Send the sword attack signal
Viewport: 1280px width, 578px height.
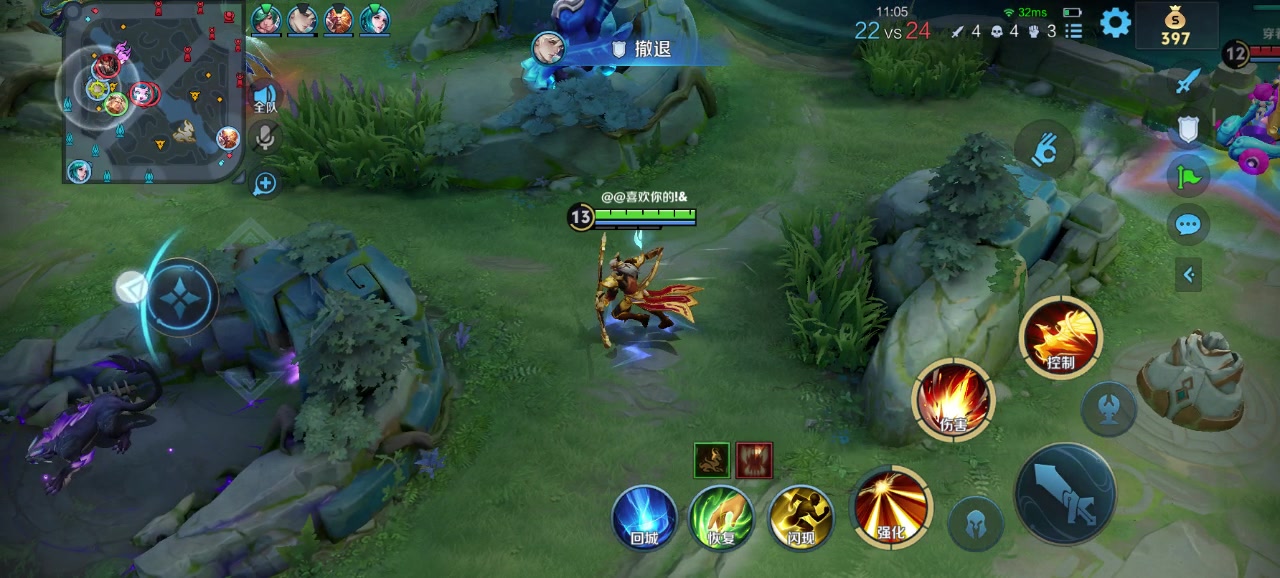[x=1187, y=82]
